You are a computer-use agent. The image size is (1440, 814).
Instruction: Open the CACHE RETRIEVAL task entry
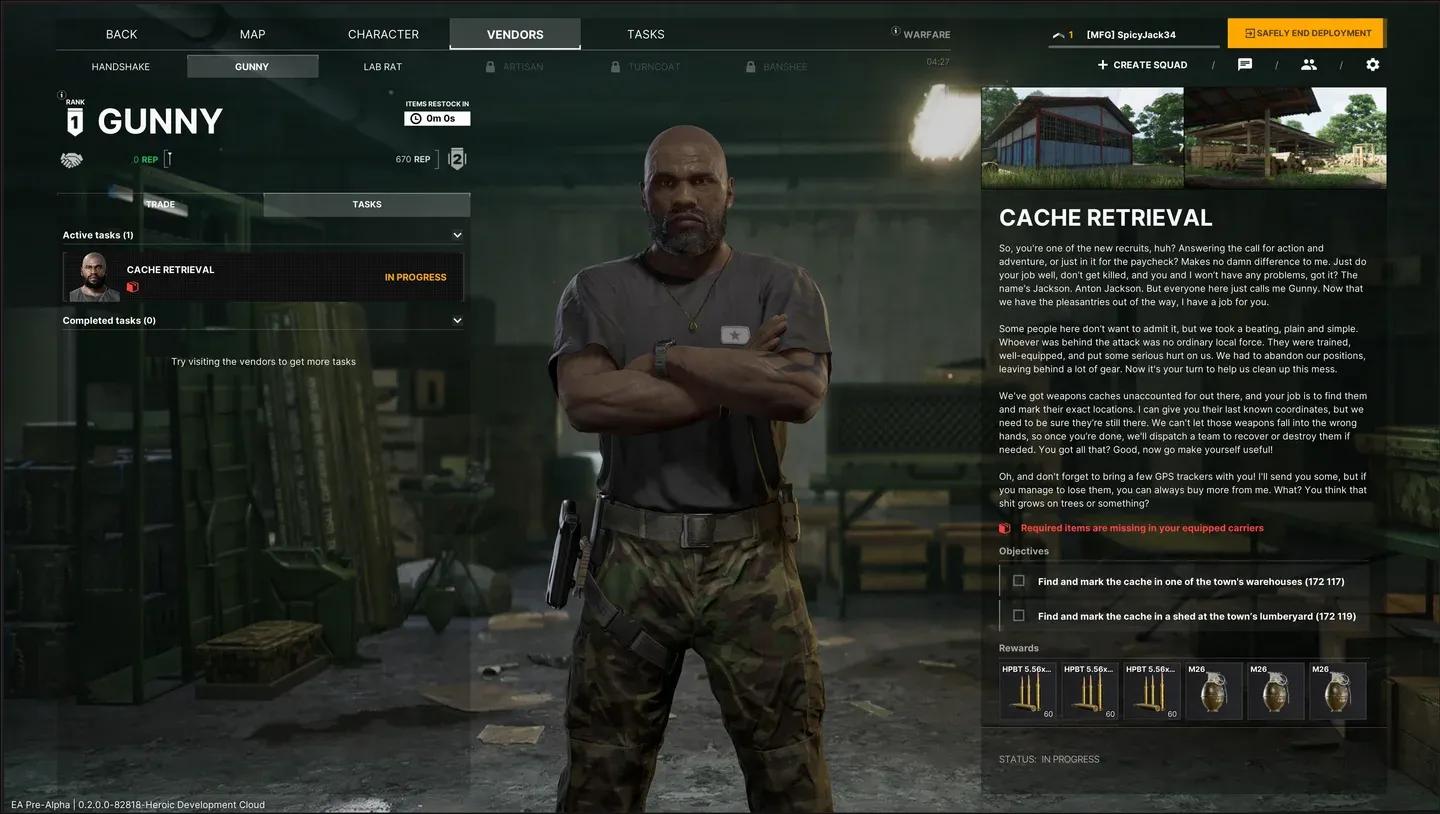[263, 277]
